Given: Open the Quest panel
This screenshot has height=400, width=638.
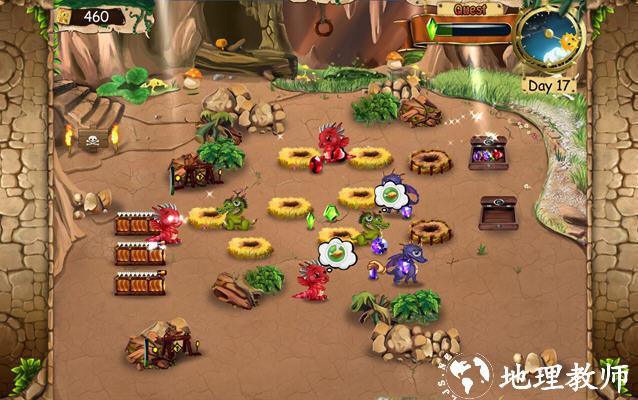Looking at the screenshot, I should click(470, 10).
